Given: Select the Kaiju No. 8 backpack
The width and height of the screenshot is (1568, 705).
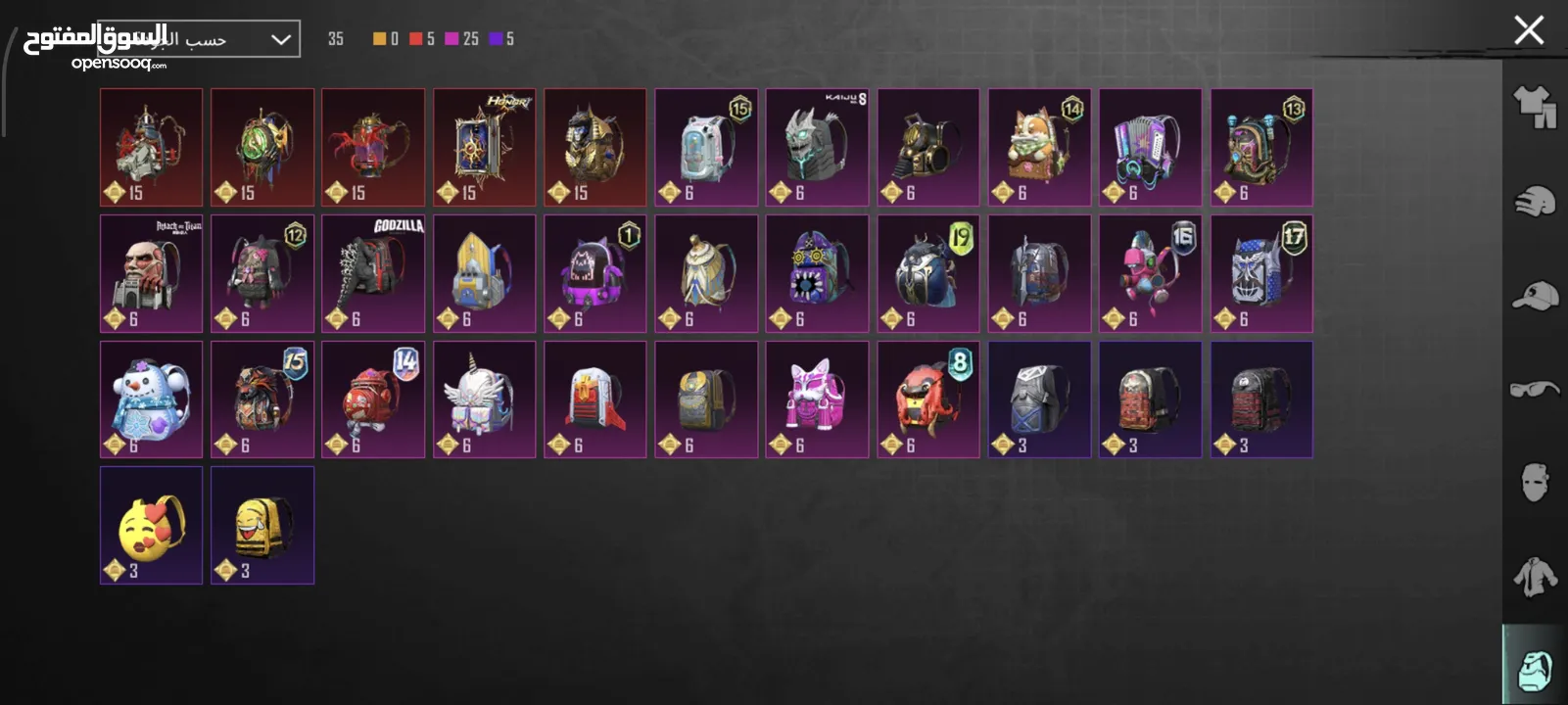Looking at the screenshot, I should [x=817, y=147].
